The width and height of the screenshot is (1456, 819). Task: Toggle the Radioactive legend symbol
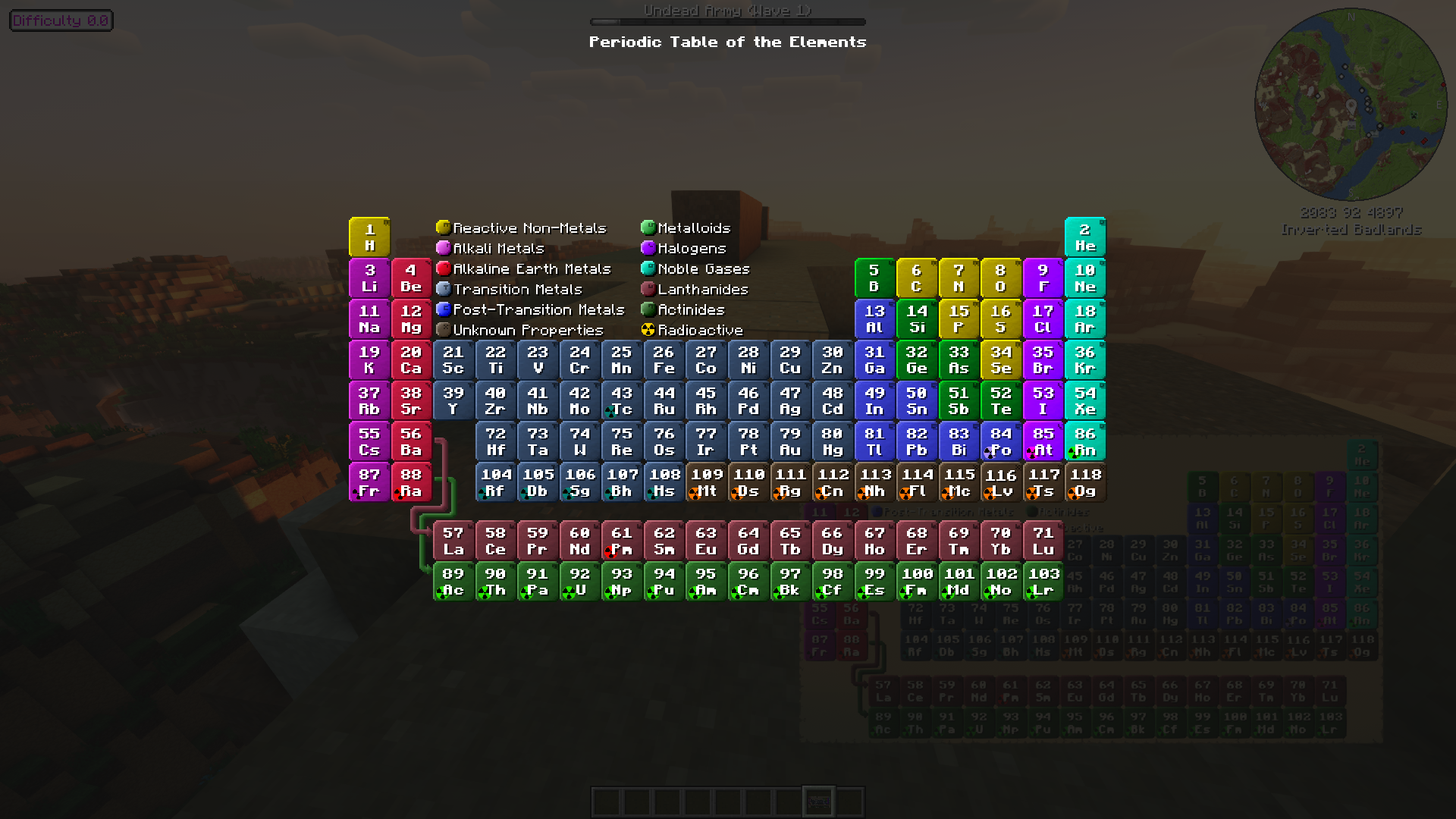[x=648, y=329]
